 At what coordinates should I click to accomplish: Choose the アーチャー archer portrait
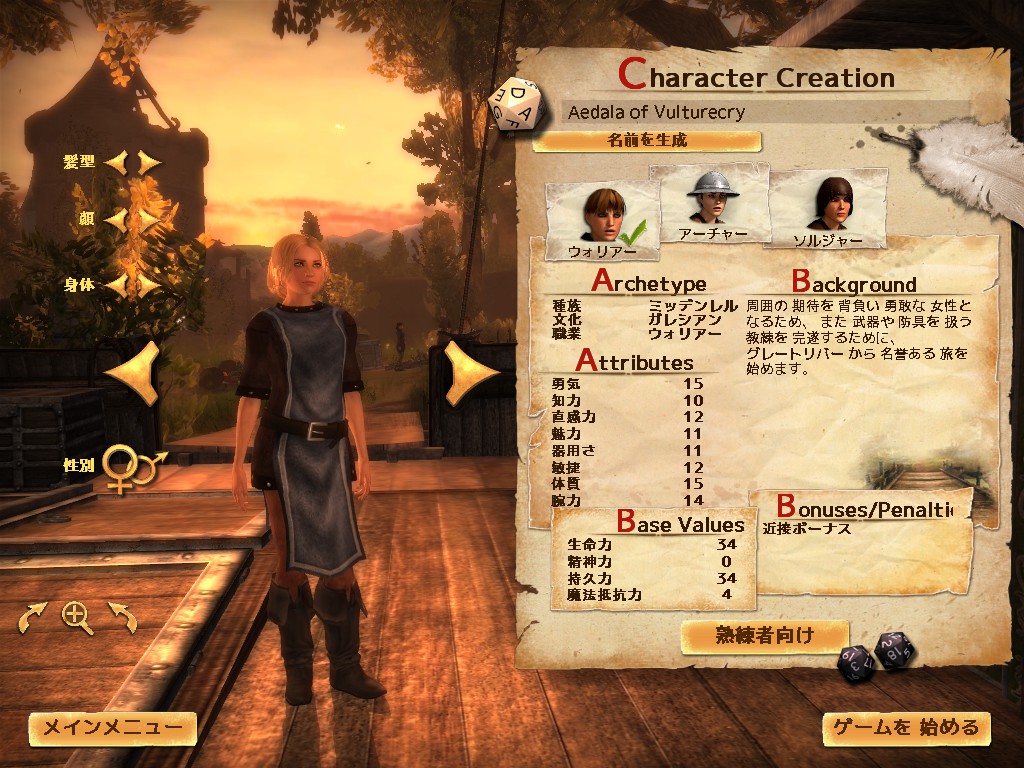[x=711, y=205]
